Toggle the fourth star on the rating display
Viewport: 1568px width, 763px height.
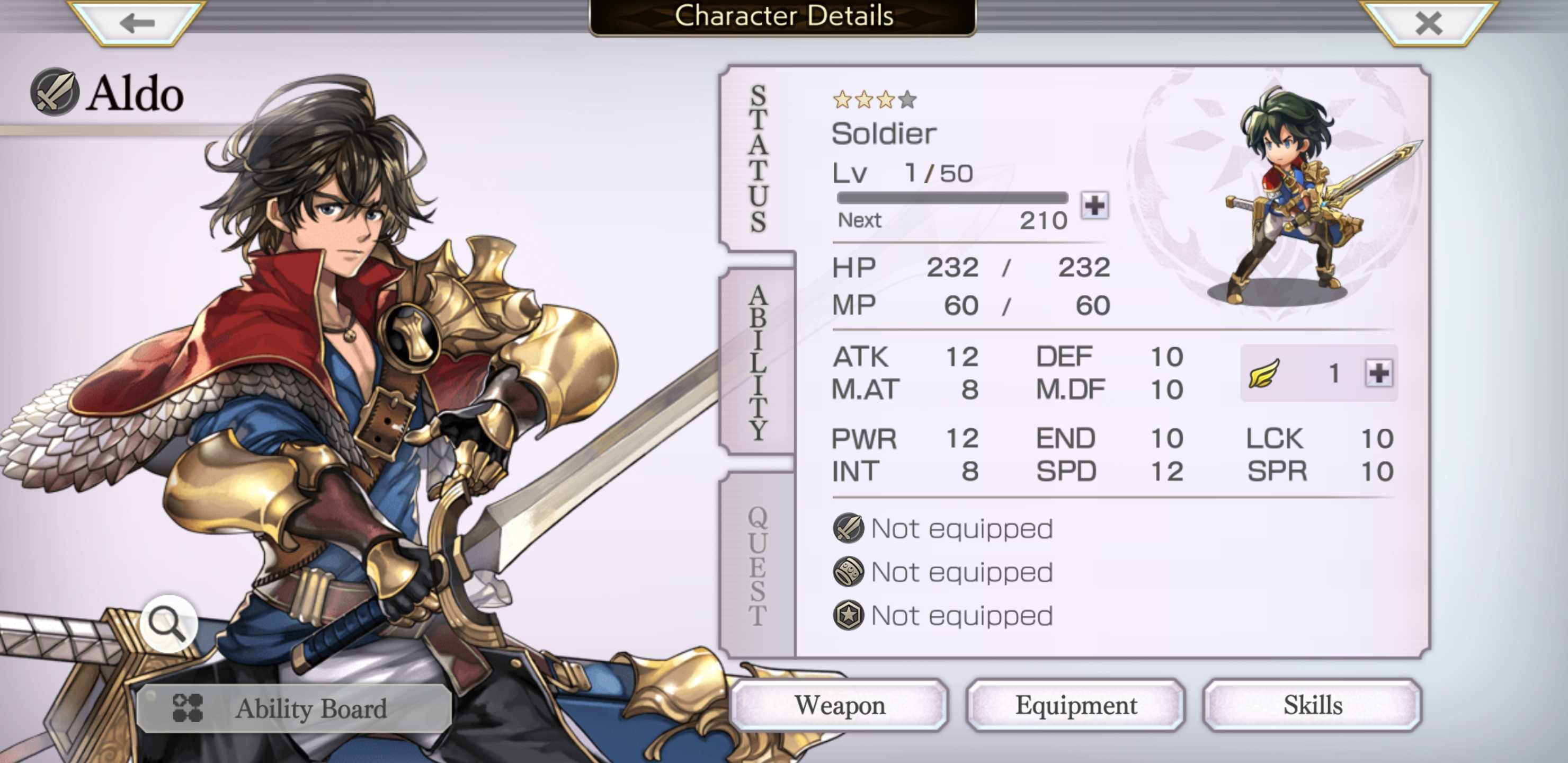(909, 102)
